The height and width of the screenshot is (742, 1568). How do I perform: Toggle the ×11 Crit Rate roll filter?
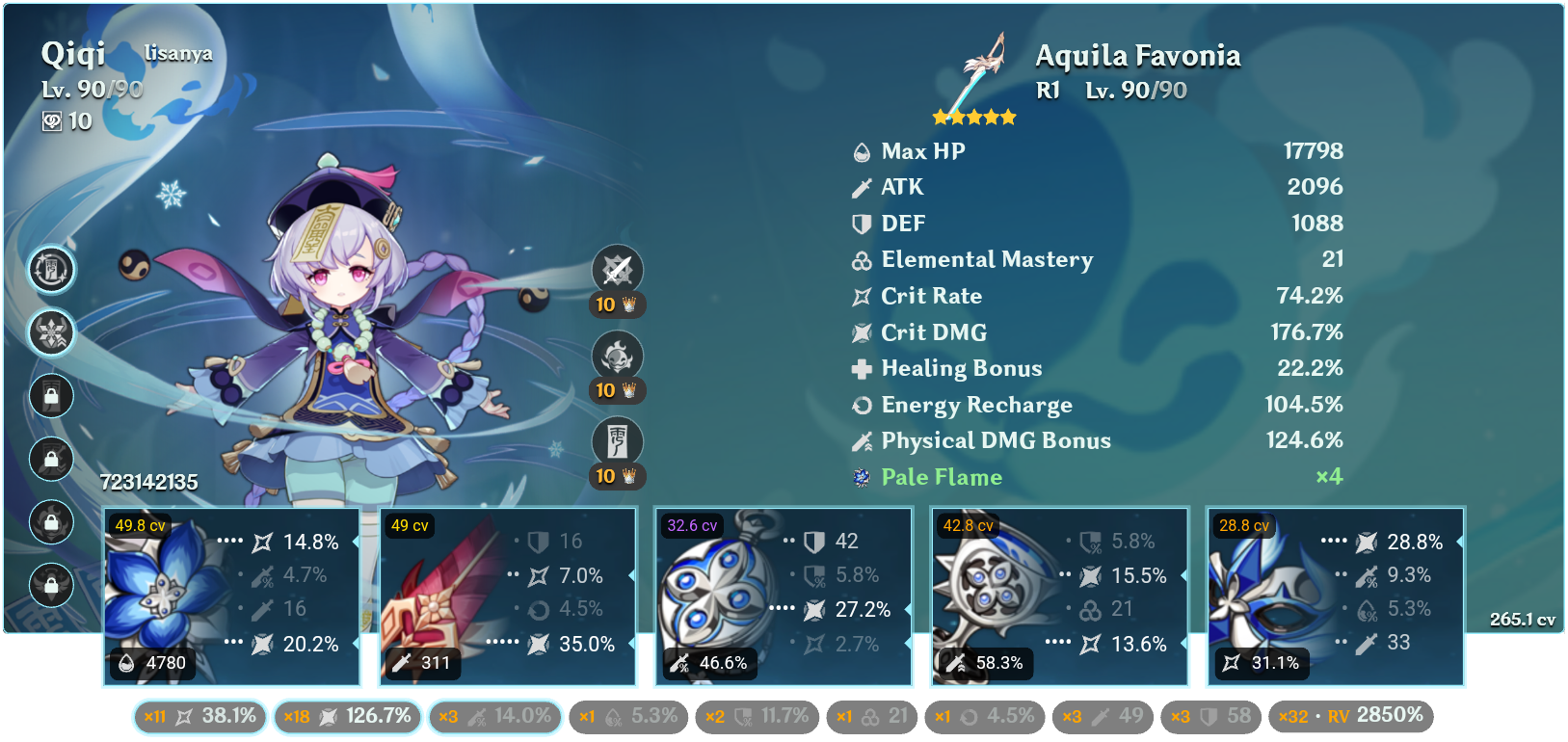pyautogui.click(x=199, y=716)
